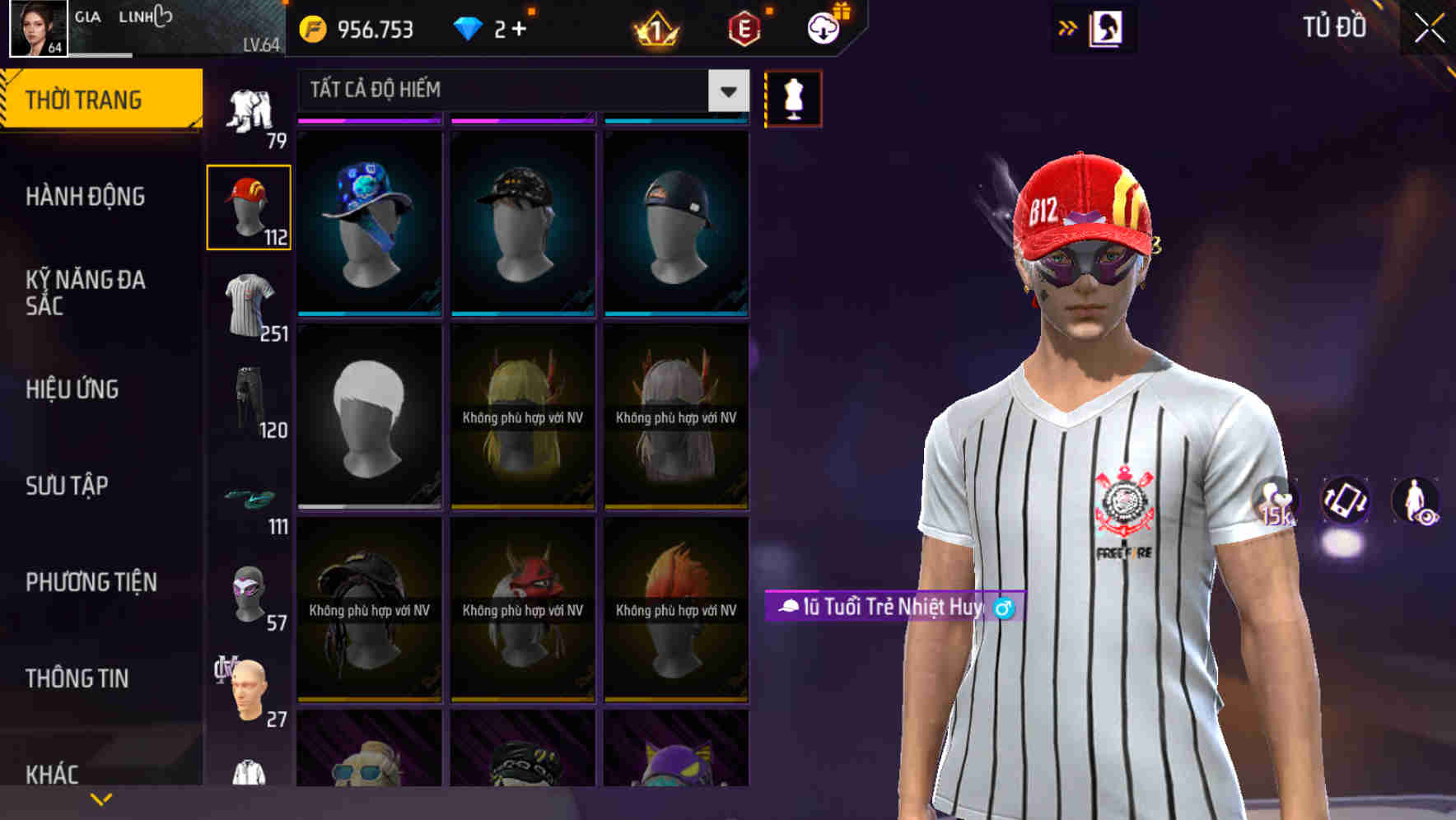Click the double-arrow collapse icon near top right
The width and height of the screenshot is (1456, 820).
[x=1068, y=26]
